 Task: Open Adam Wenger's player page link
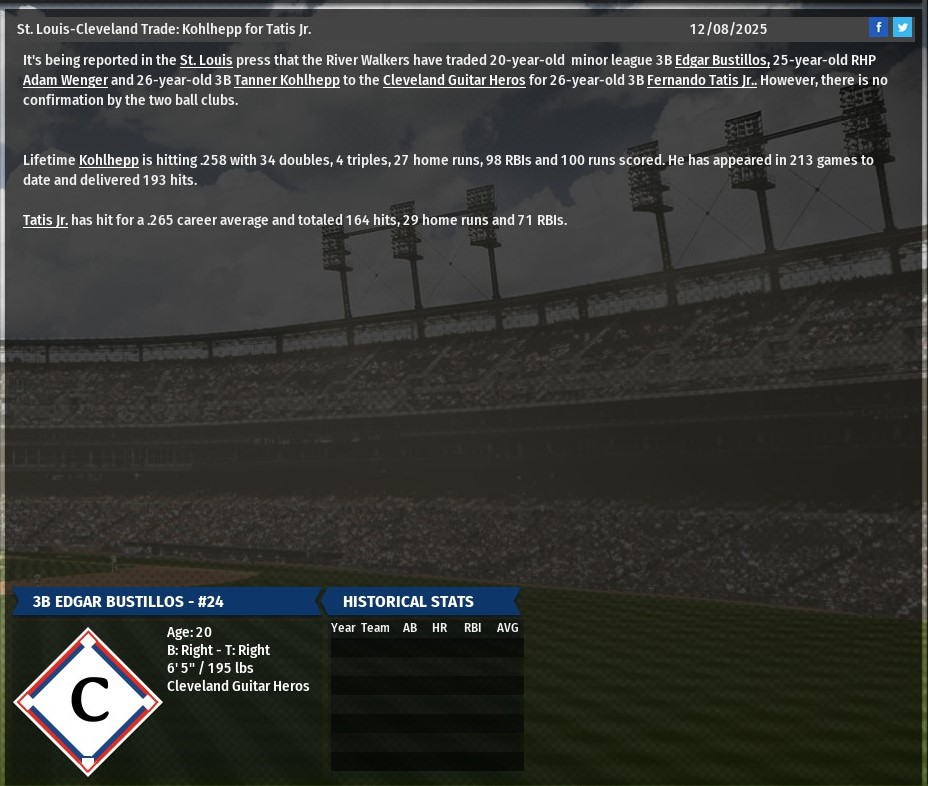(x=65, y=80)
